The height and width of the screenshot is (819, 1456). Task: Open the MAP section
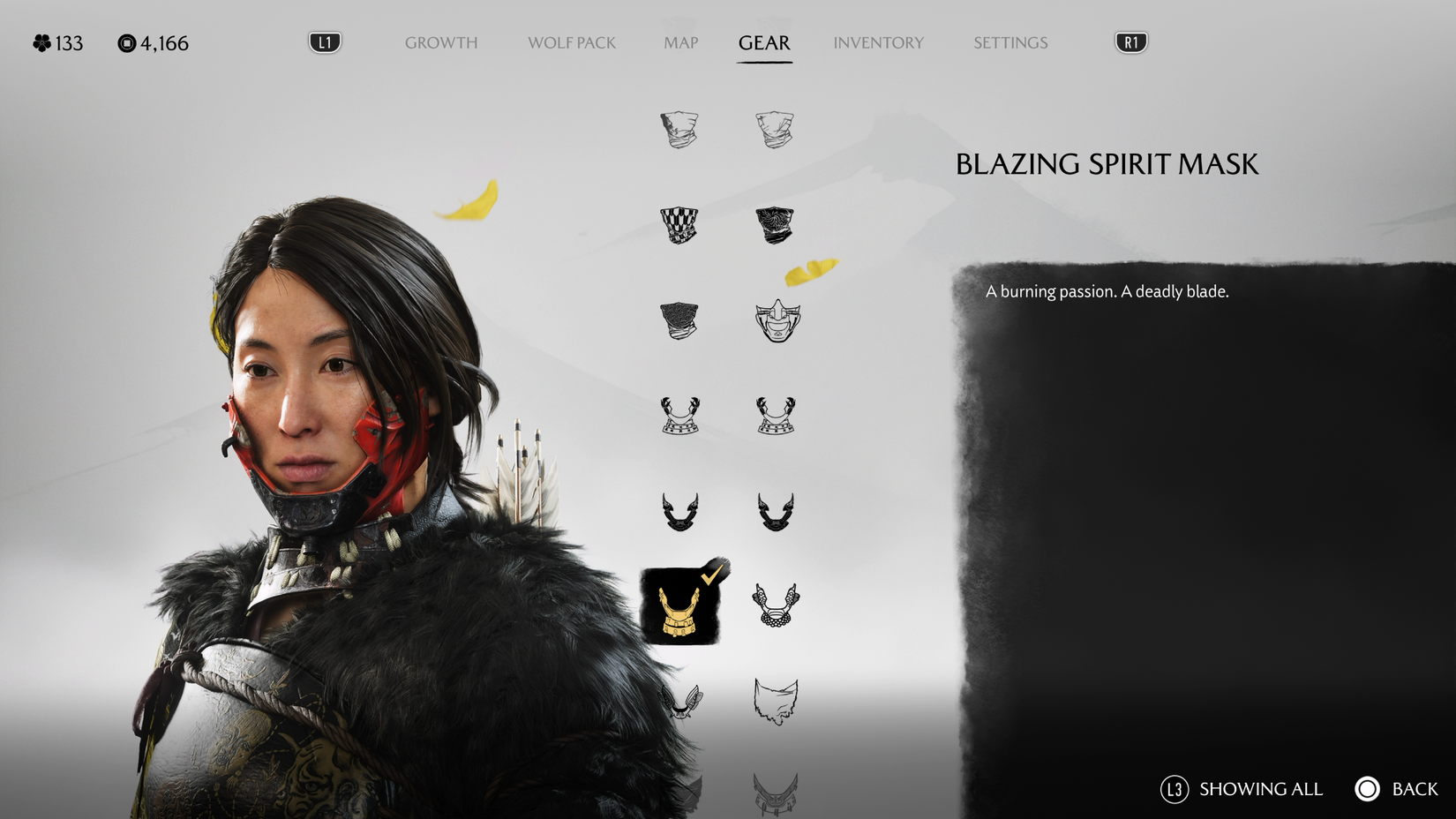tap(679, 42)
